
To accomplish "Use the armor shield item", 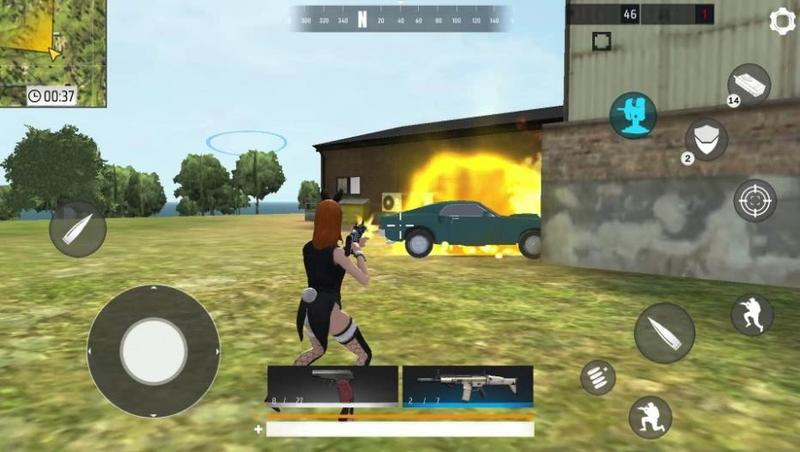I will coord(706,139).
